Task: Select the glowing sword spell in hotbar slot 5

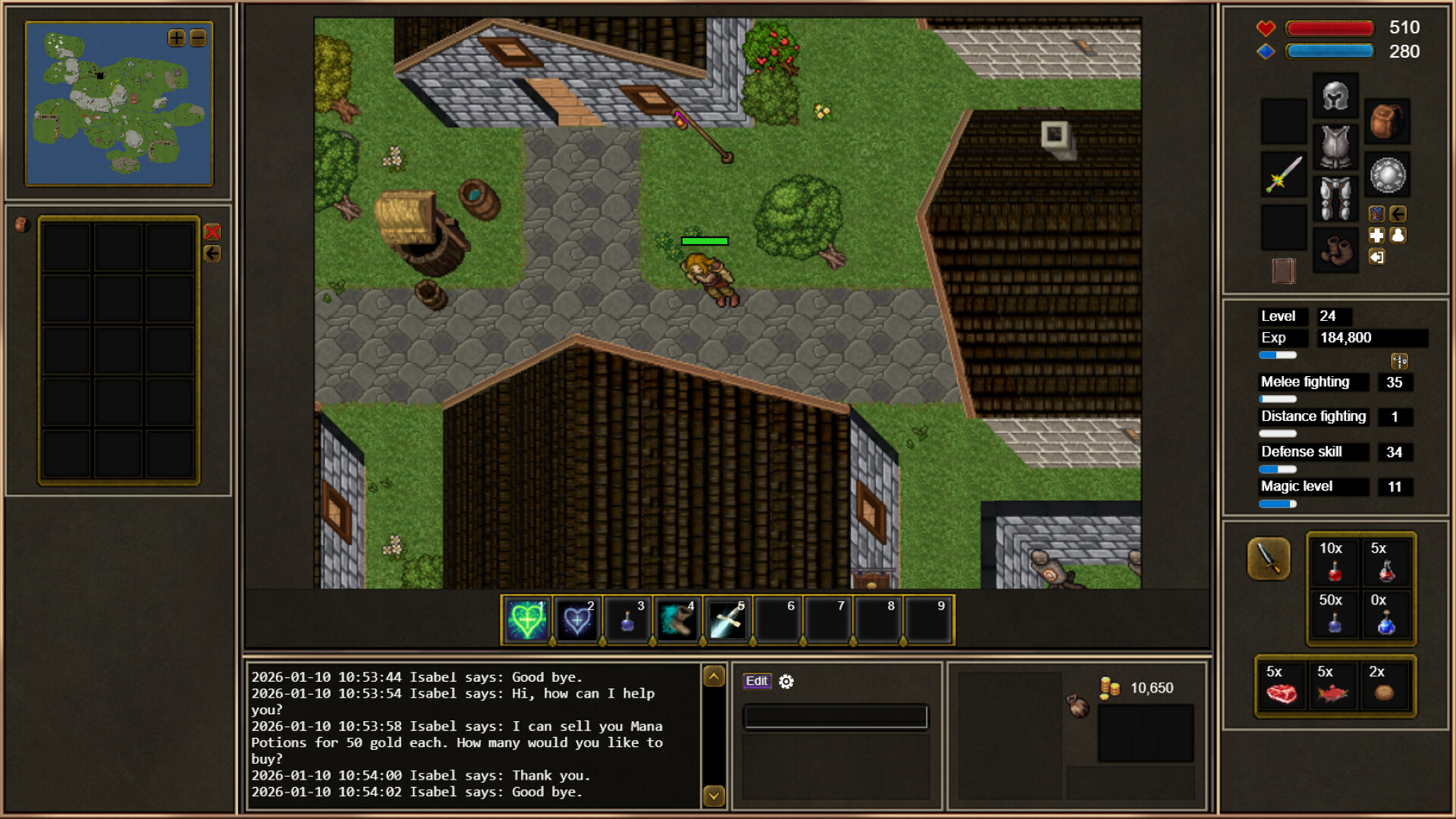Action: [x=727, y=620]
